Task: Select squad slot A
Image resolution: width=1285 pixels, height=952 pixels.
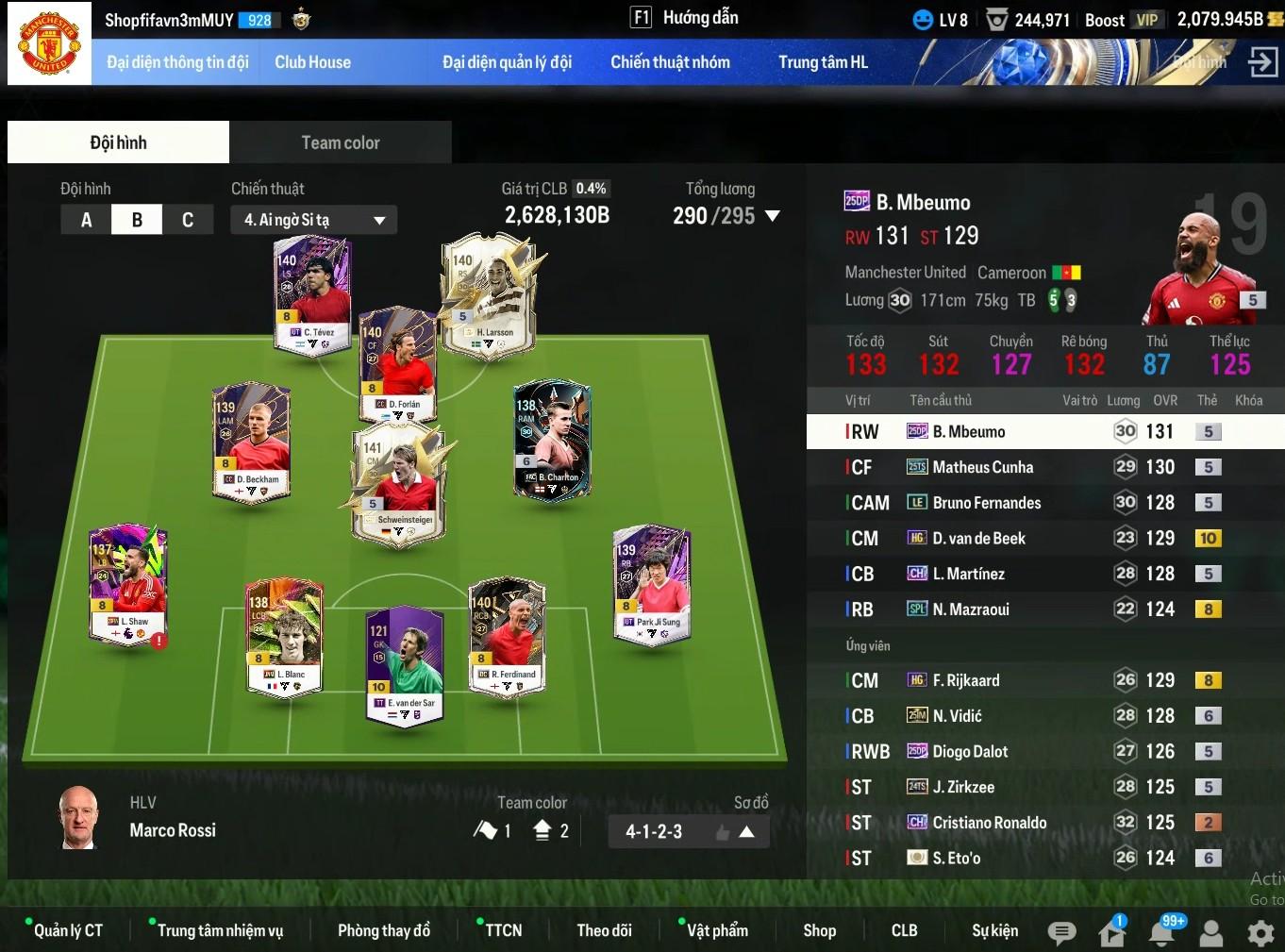Action: click(86, 220)
